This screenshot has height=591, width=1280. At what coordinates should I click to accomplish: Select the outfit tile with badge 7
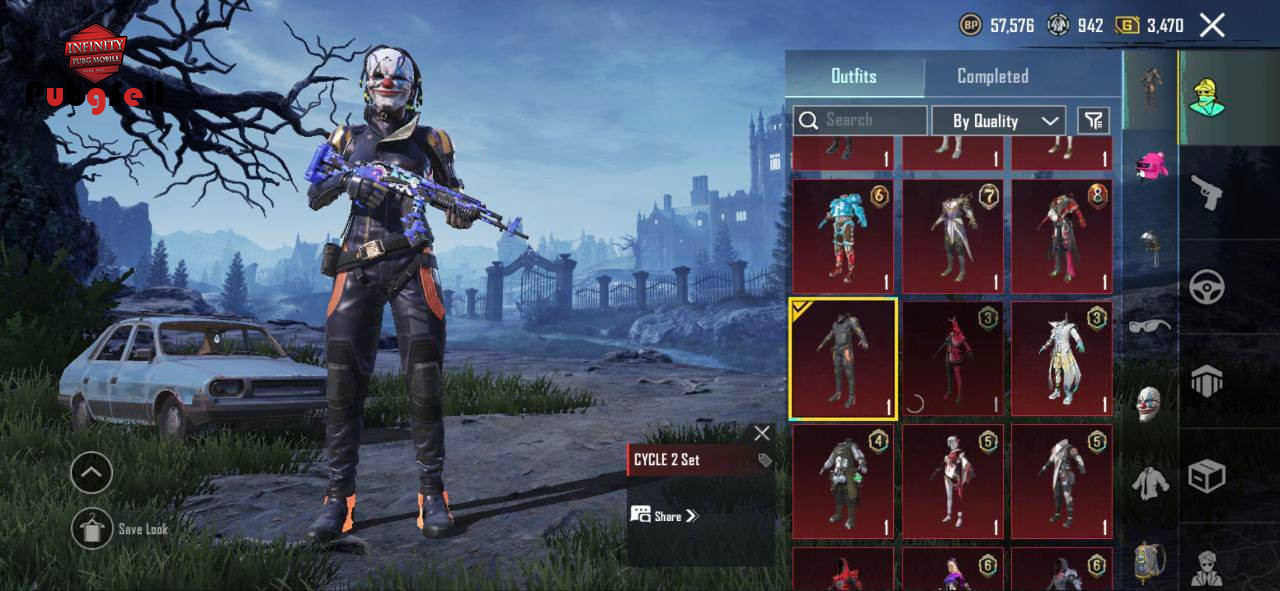[952, 237]
